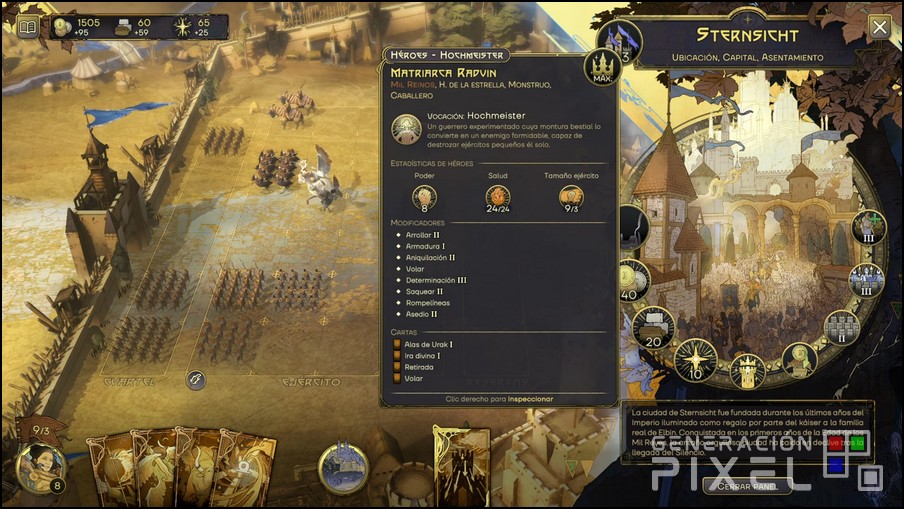This screenshot has width=904, height=509.
Task: Click the seated hooded figure icon
Action: click(x=800, y=360)
